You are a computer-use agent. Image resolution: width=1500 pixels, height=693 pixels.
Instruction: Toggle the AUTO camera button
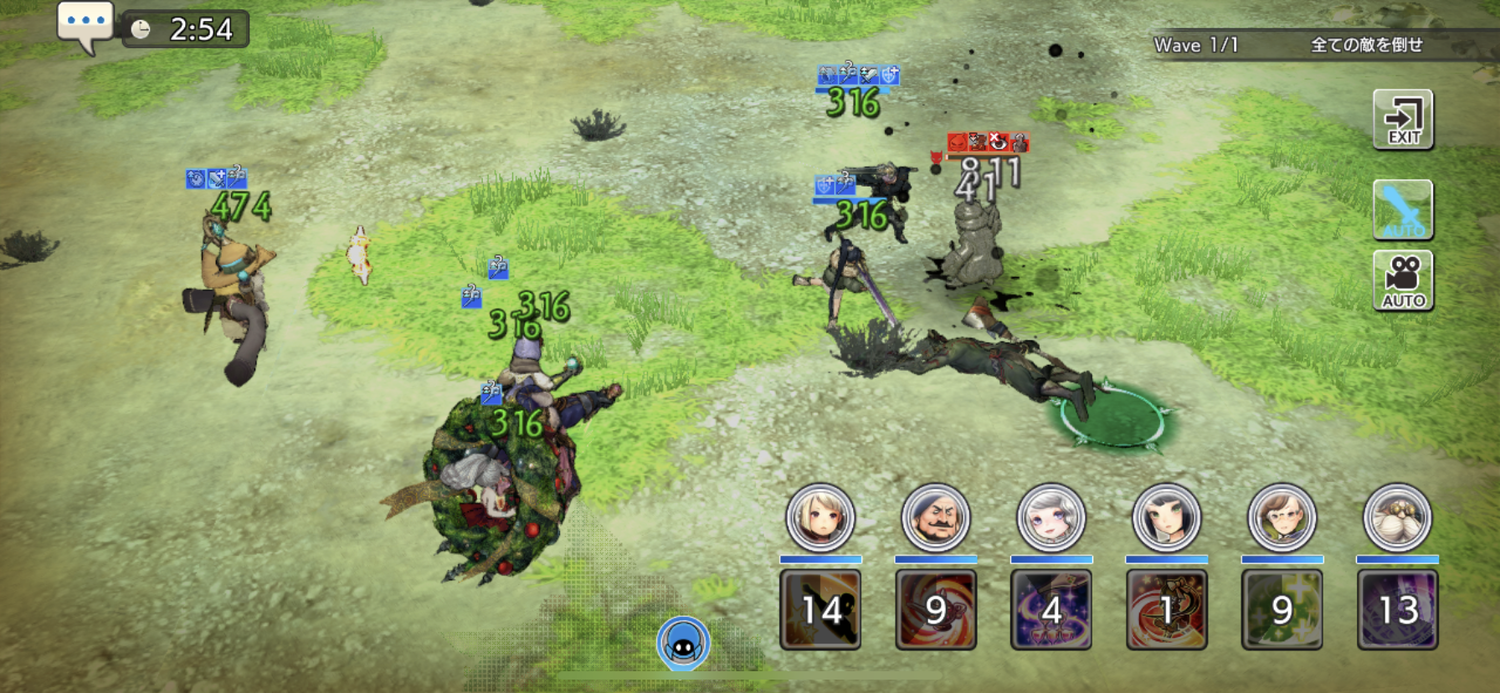pyautogui.click(x=1403, y=280)
